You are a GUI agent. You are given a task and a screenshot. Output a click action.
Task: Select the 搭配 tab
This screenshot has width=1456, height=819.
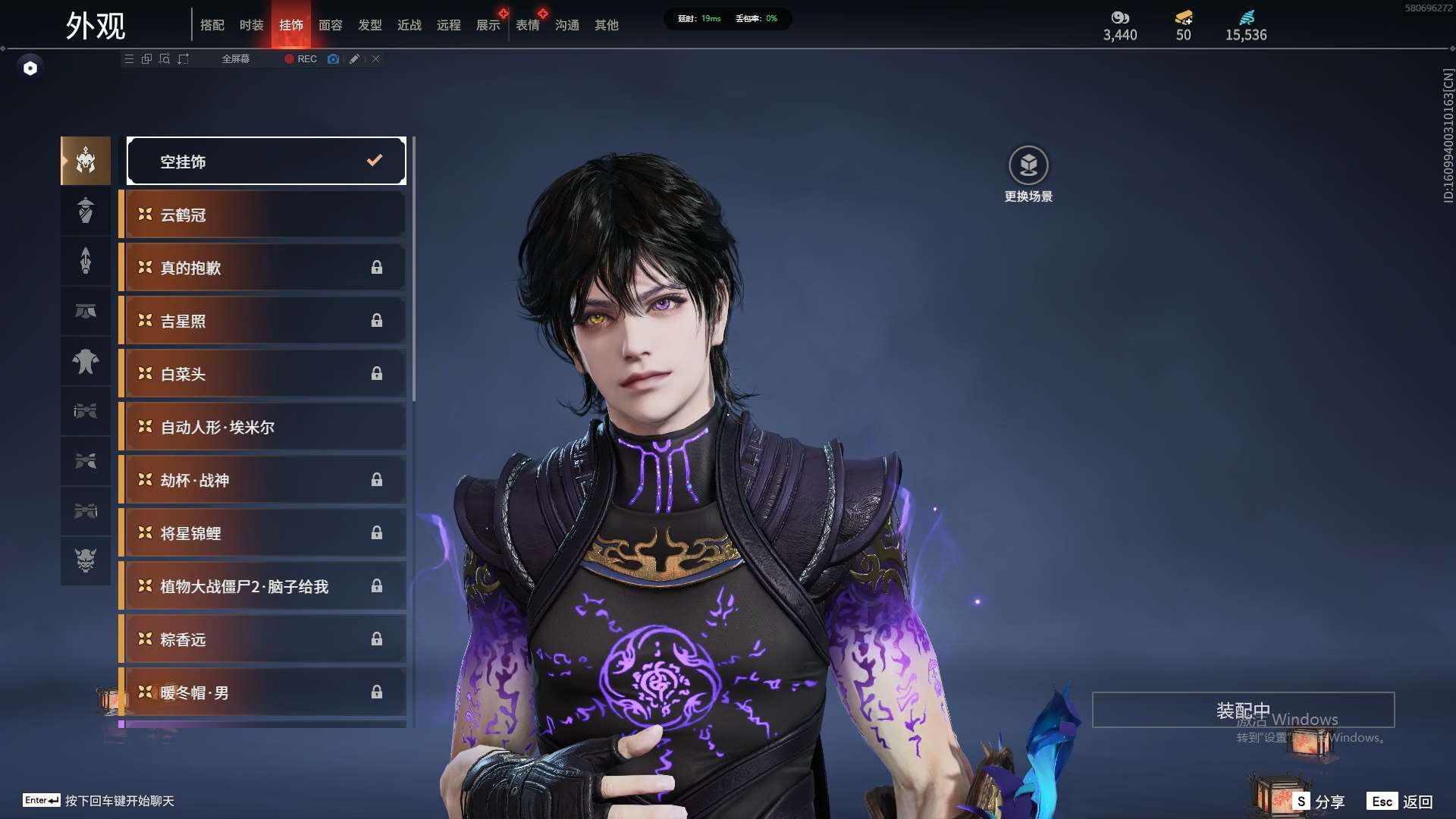212,25
